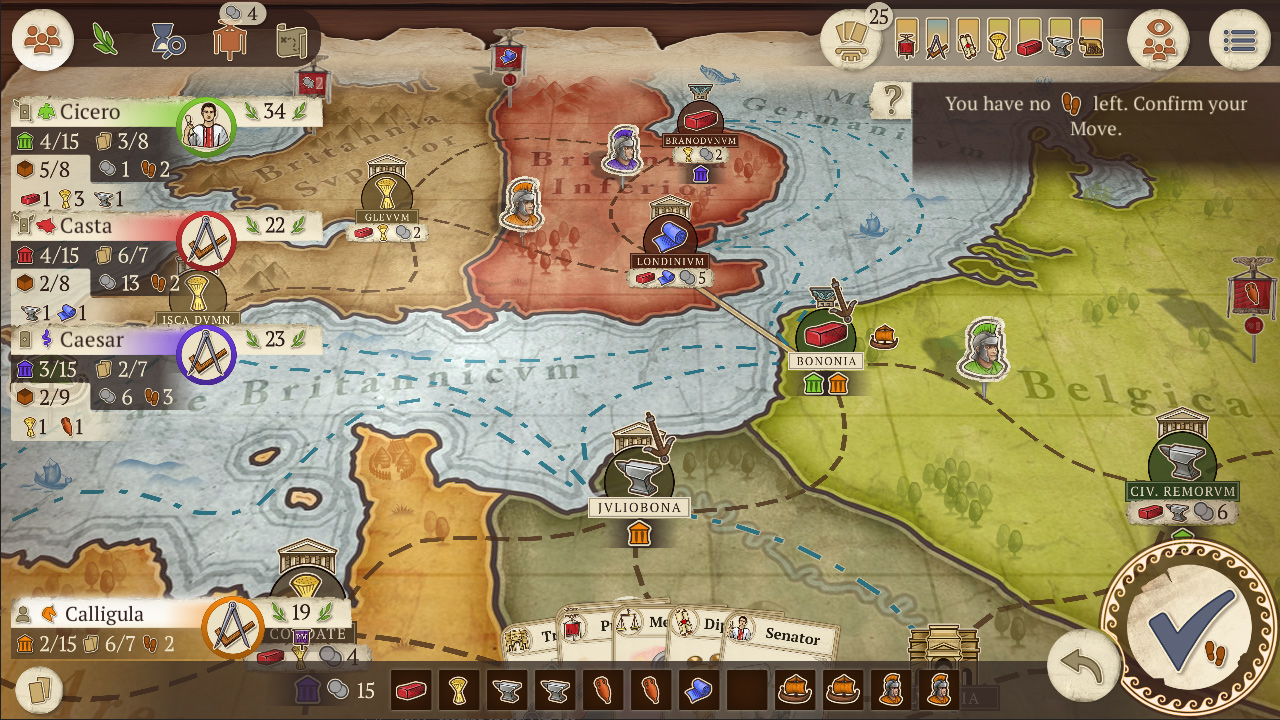The width and height of the screenshot is (1280, 720).
Task: Click the anvil card icon in top-right row
Action: (x=1060, y=47)
